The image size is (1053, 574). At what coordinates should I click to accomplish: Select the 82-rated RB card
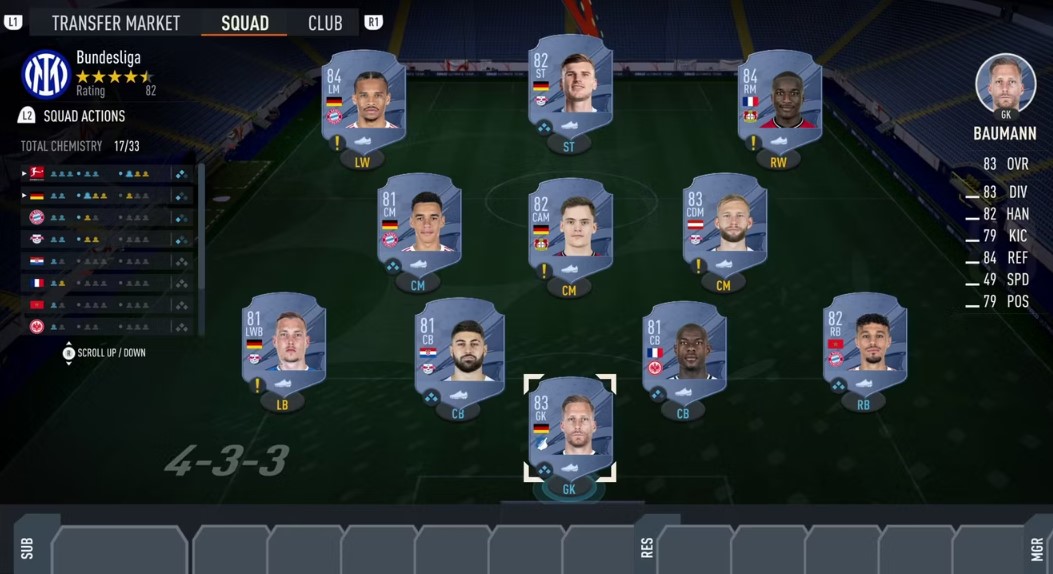pyautogui.click(x=864, y=342)
